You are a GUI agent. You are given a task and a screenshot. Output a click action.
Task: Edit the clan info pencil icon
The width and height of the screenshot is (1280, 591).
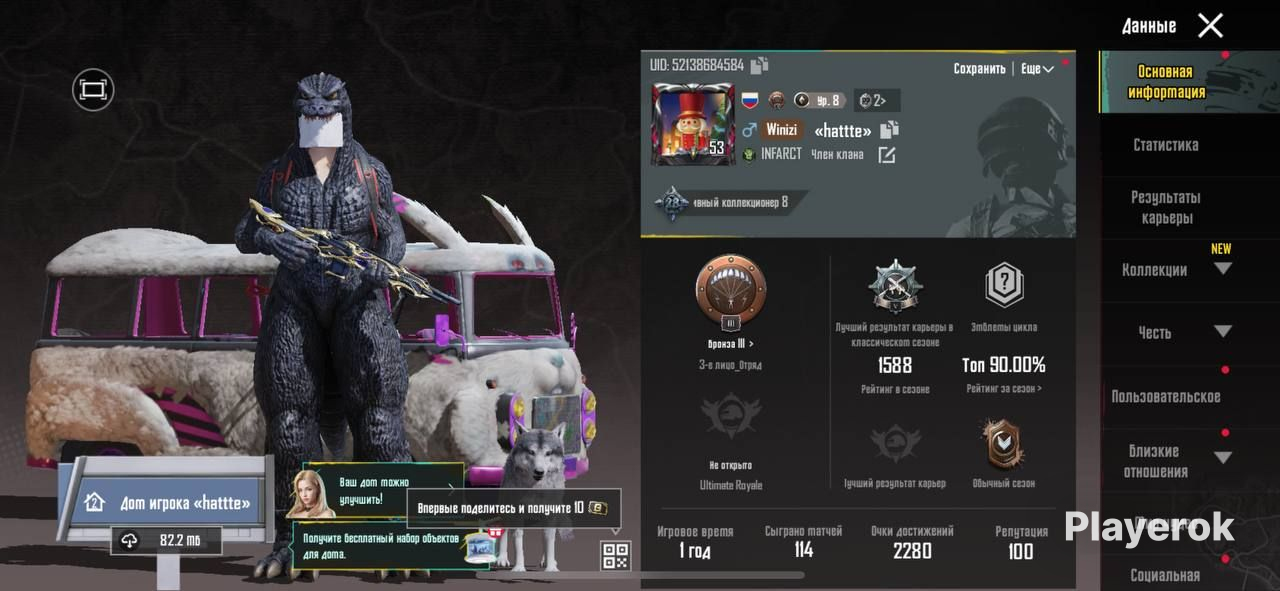point(886,155)
